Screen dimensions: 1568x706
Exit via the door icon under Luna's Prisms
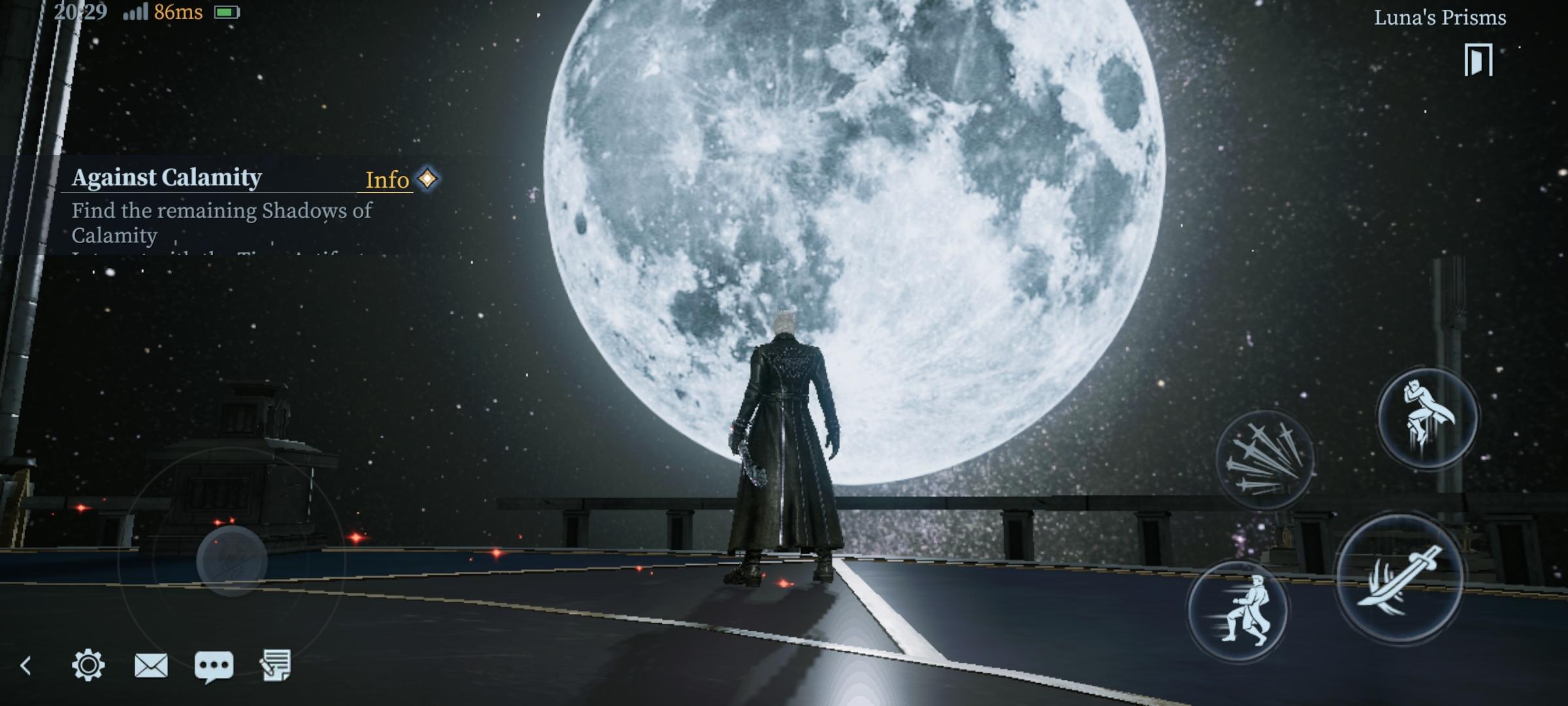[x=1478, y=60]
